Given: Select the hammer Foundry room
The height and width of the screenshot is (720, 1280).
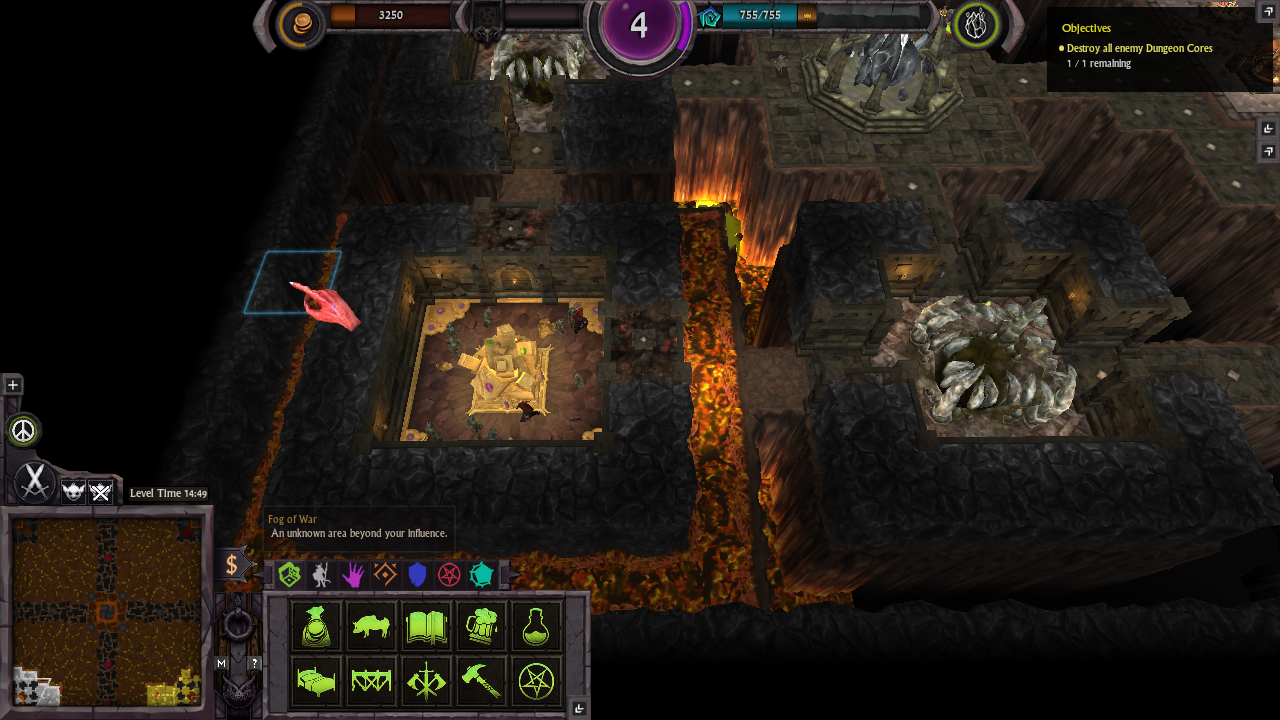Looking at the screenshot, I should [481, 682].
